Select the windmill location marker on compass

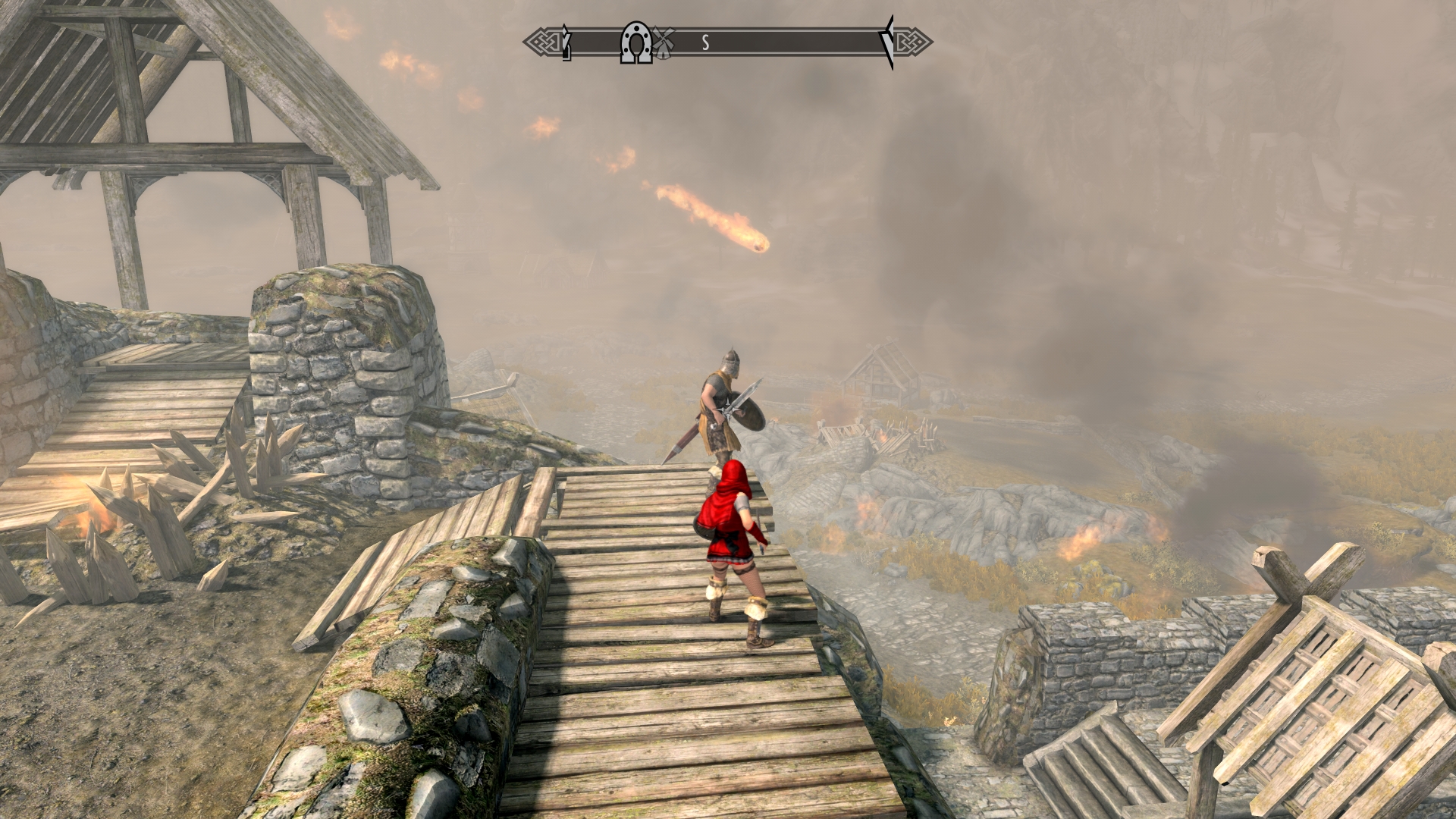pyautogui.click(x=664, y=43)
